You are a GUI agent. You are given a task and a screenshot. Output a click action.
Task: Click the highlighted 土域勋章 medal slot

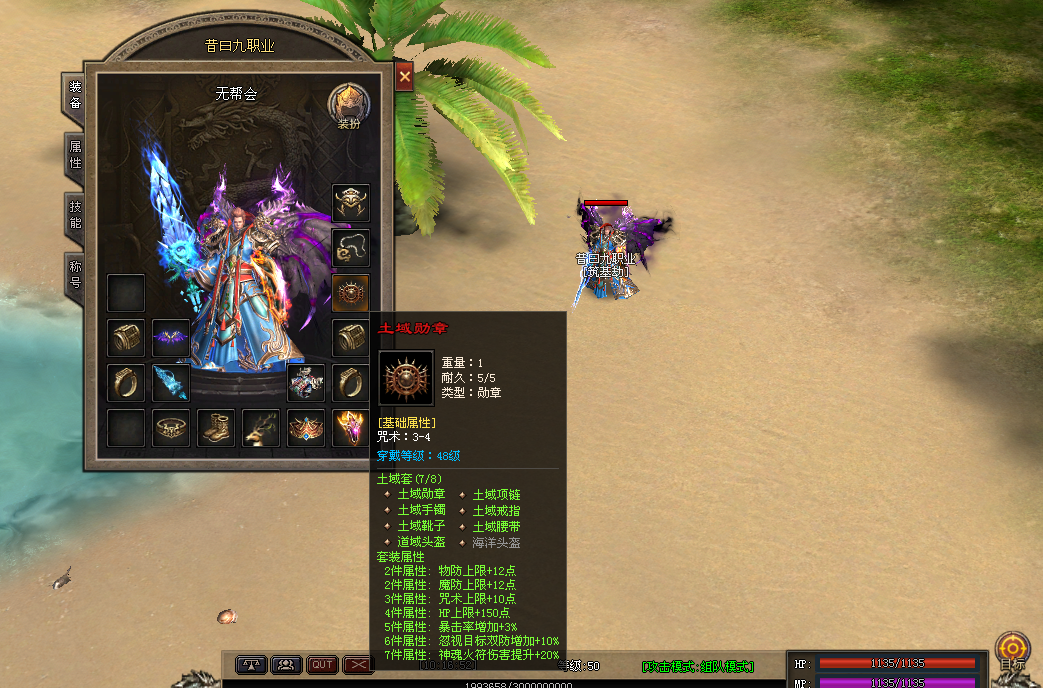[351, 293]
